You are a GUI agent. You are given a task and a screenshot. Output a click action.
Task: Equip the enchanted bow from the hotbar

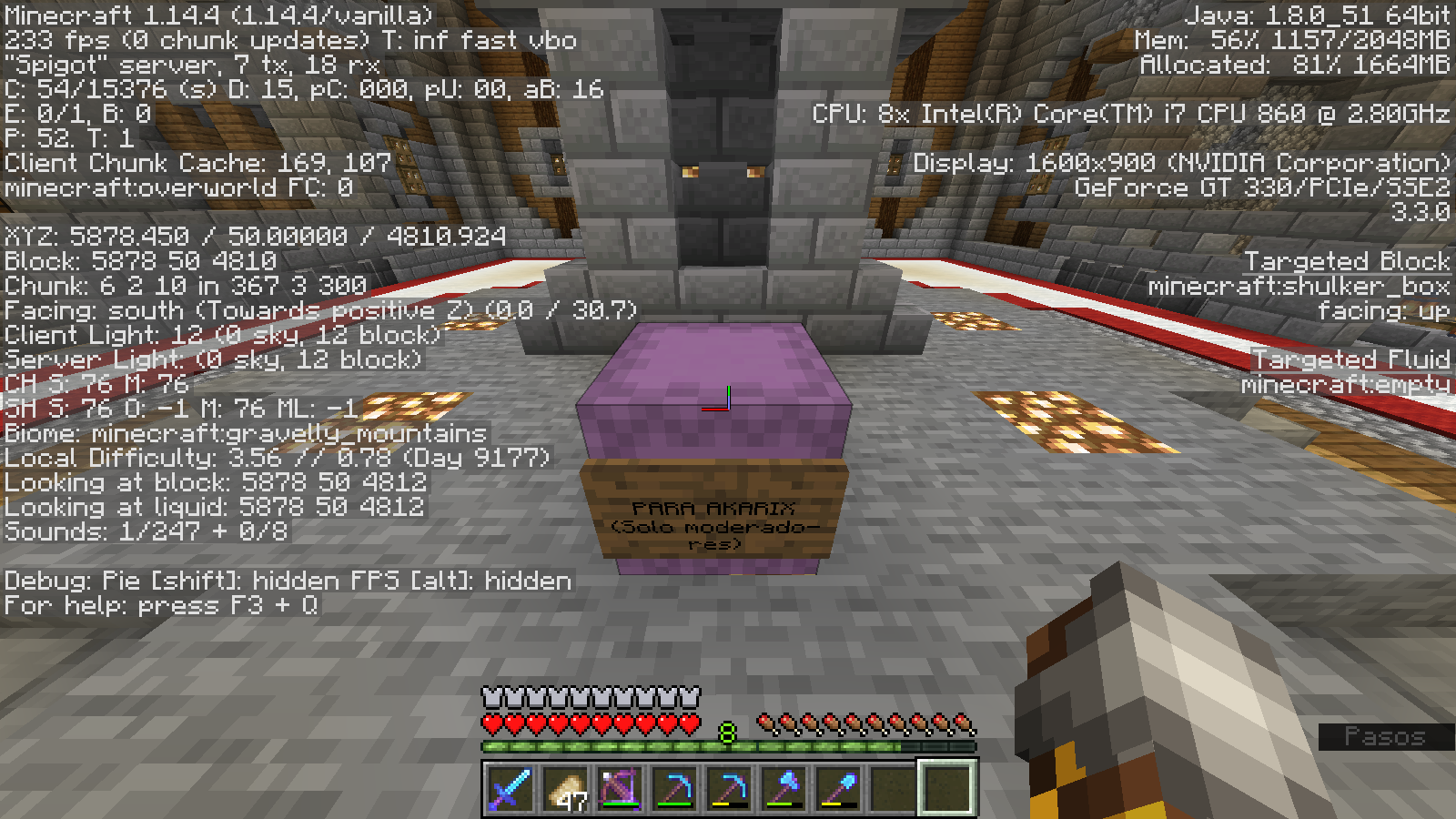pos(619,788)
